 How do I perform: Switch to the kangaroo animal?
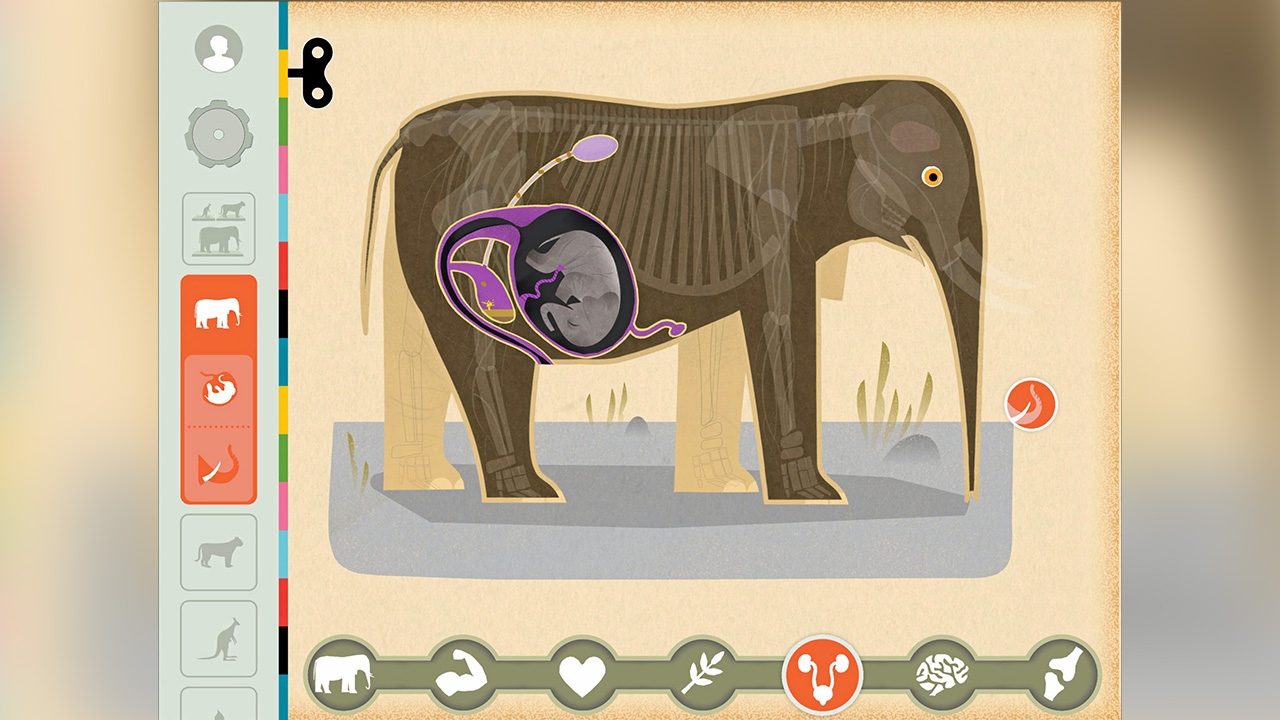point(218,639)
